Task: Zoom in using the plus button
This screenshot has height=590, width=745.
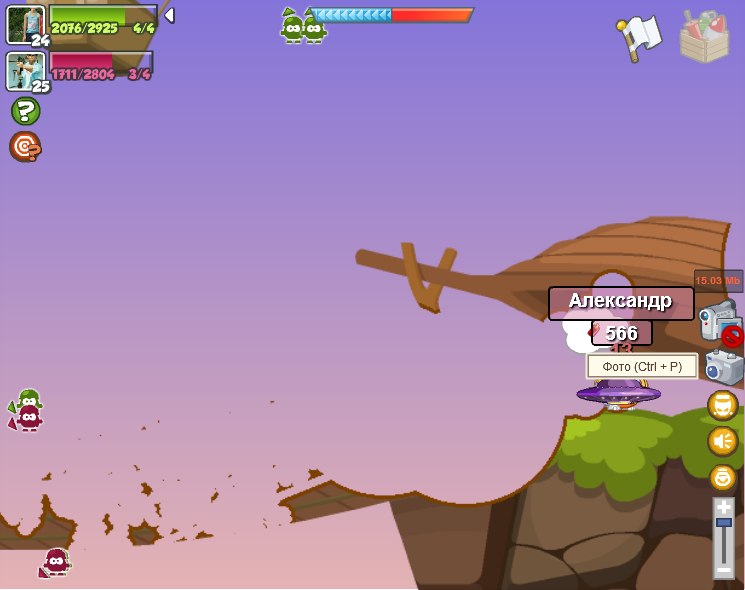Action: click(724, 507)
